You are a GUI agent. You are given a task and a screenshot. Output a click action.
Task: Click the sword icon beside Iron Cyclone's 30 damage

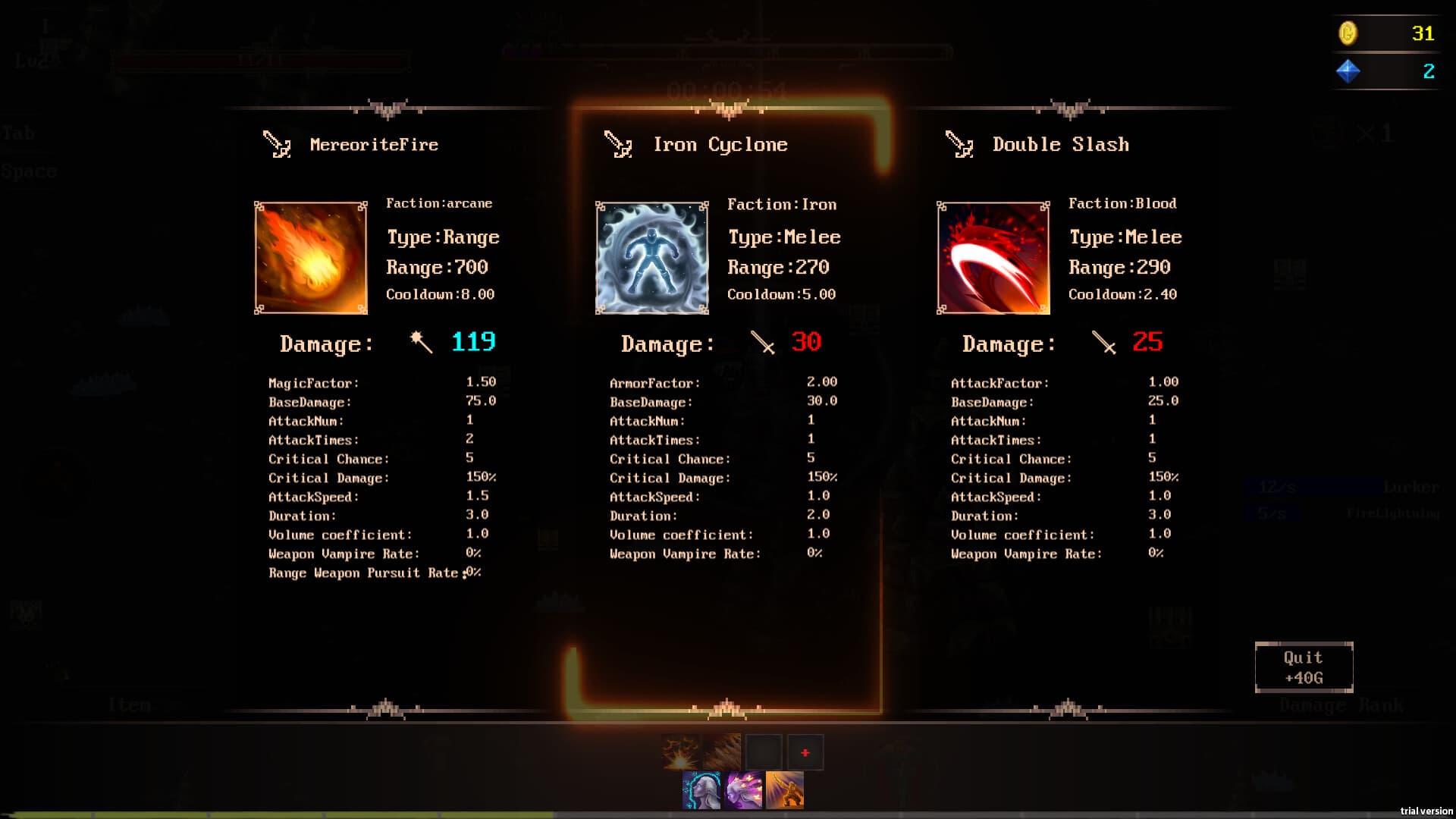pos(761,343)
